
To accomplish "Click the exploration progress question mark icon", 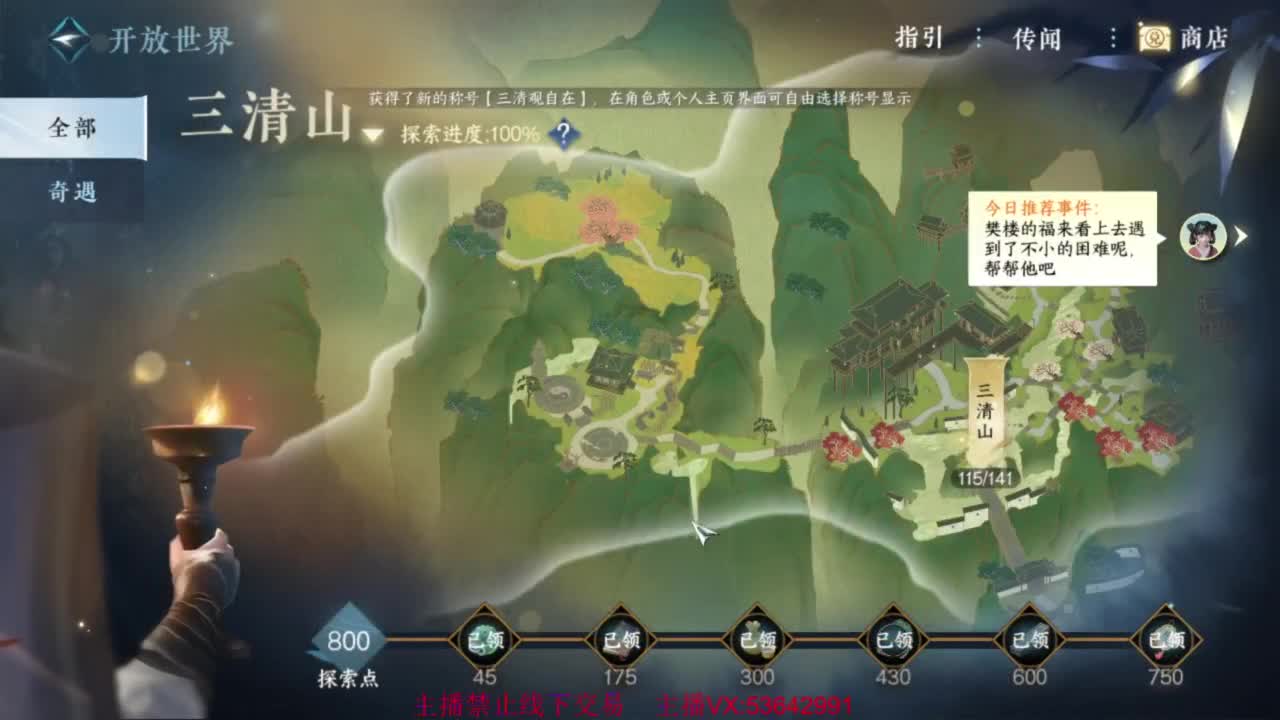I will point(563,131).
